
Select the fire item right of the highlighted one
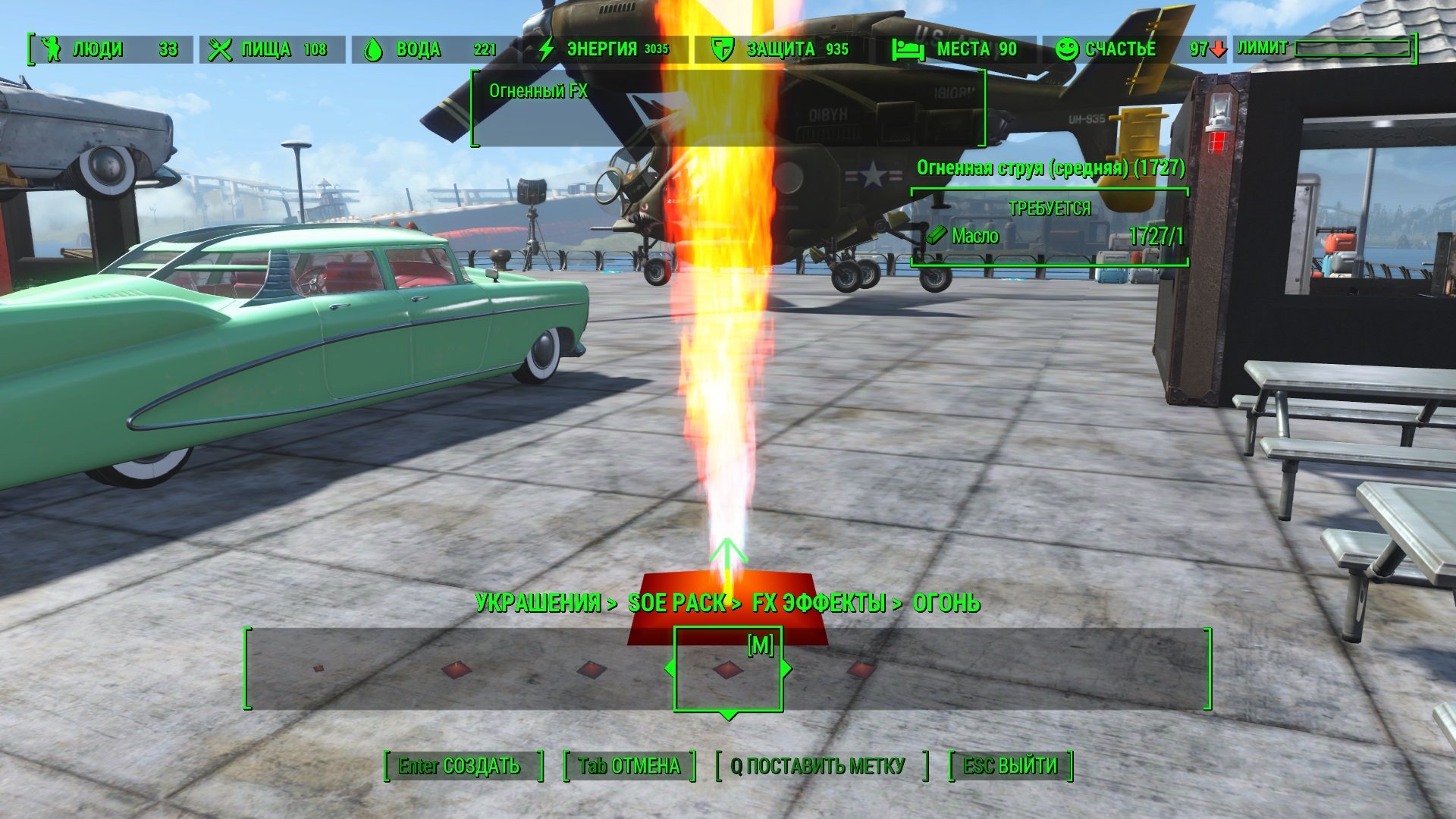[x=861, y=669]
